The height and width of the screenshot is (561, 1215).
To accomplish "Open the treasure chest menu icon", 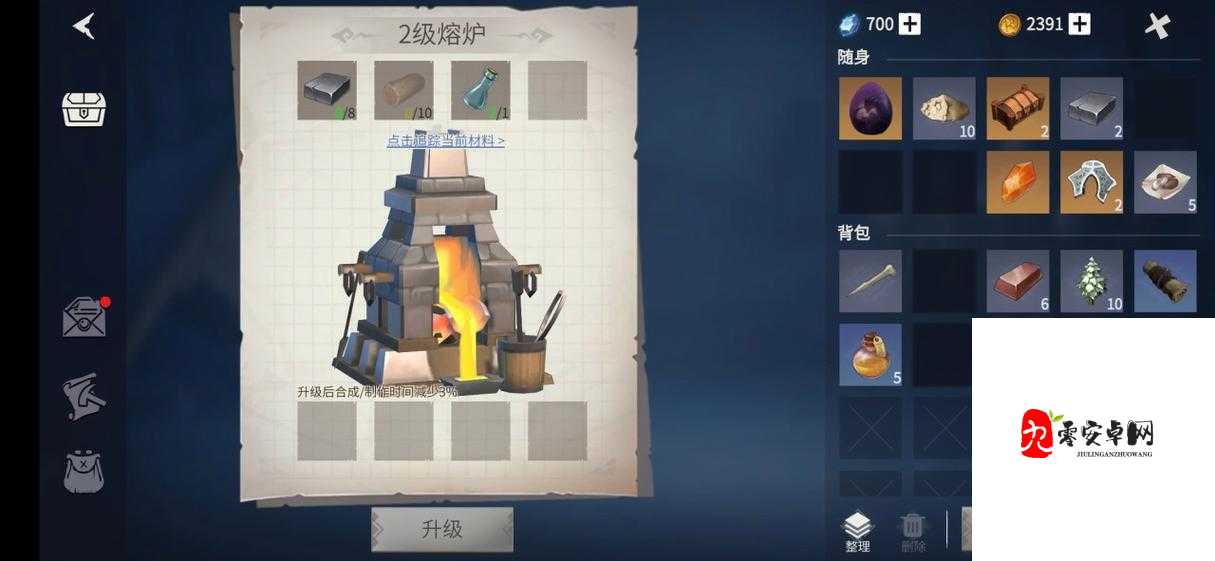I will tap(84, 108).
